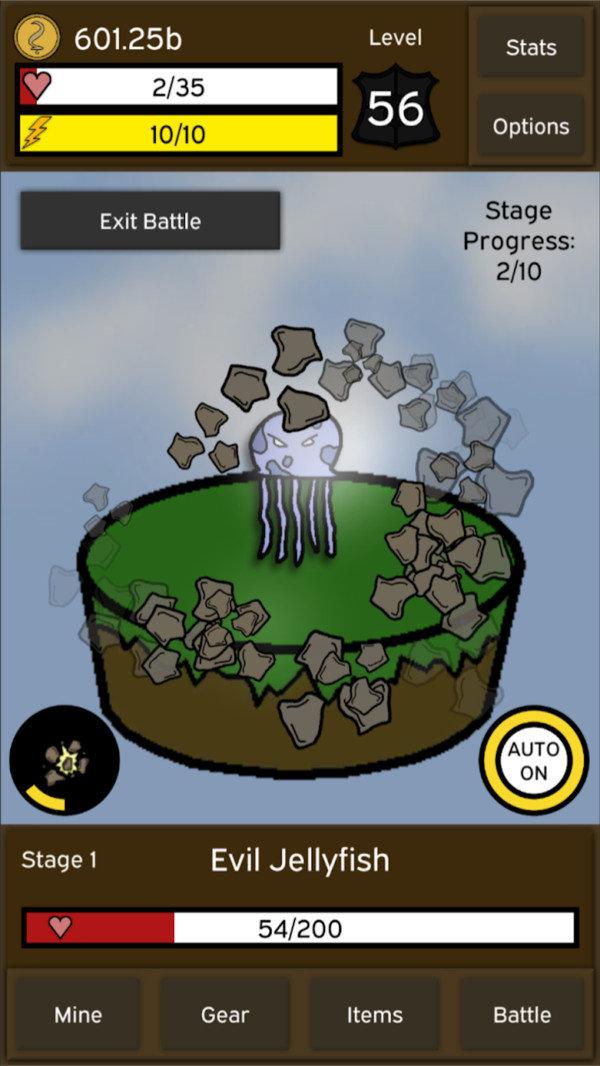Switch to the Mine tab
600x1066 pixels.
click(x=78, y=1014)
